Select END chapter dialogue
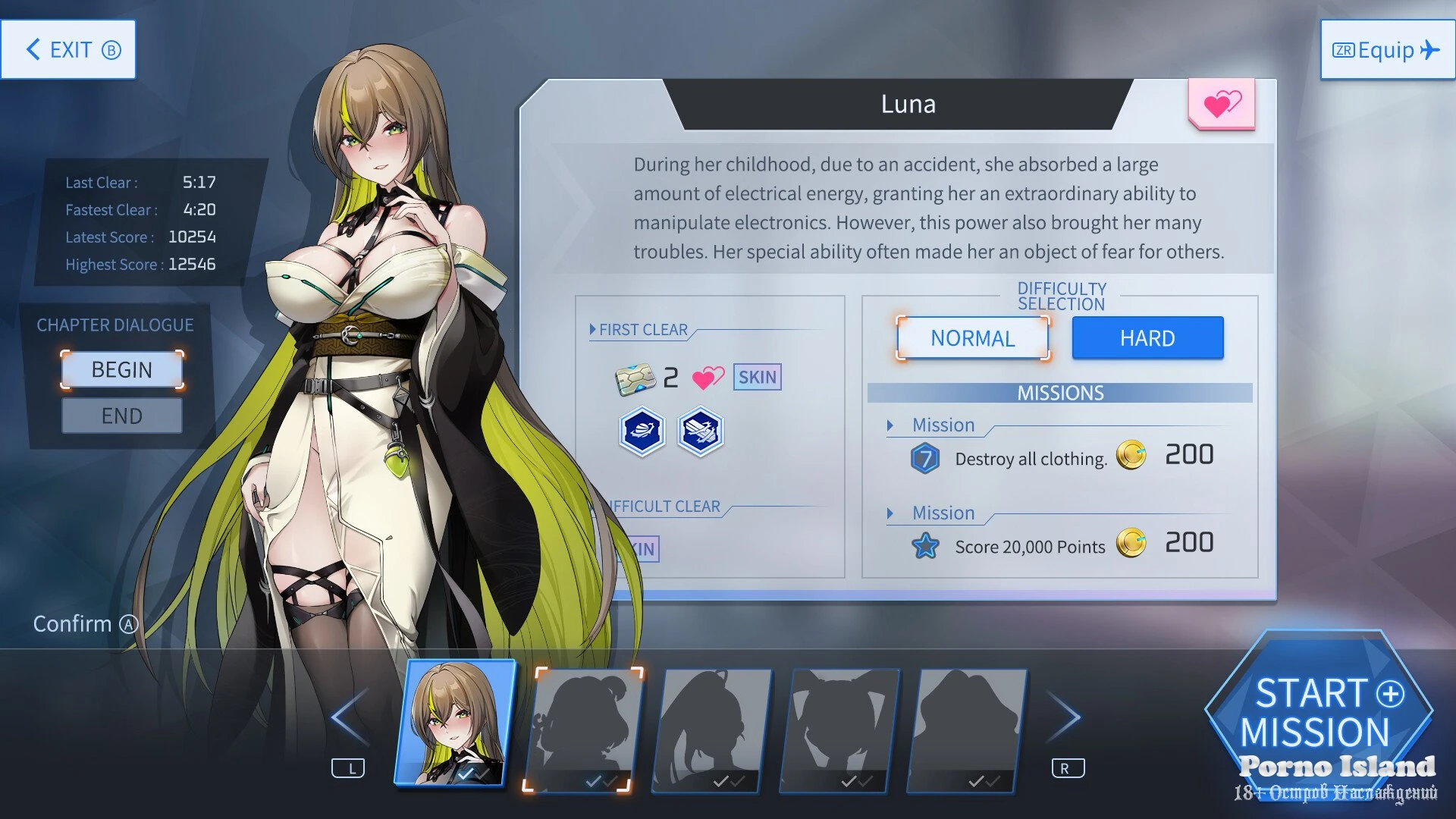The width and height of the screenshot is (1456, 819). pos(121,416)
